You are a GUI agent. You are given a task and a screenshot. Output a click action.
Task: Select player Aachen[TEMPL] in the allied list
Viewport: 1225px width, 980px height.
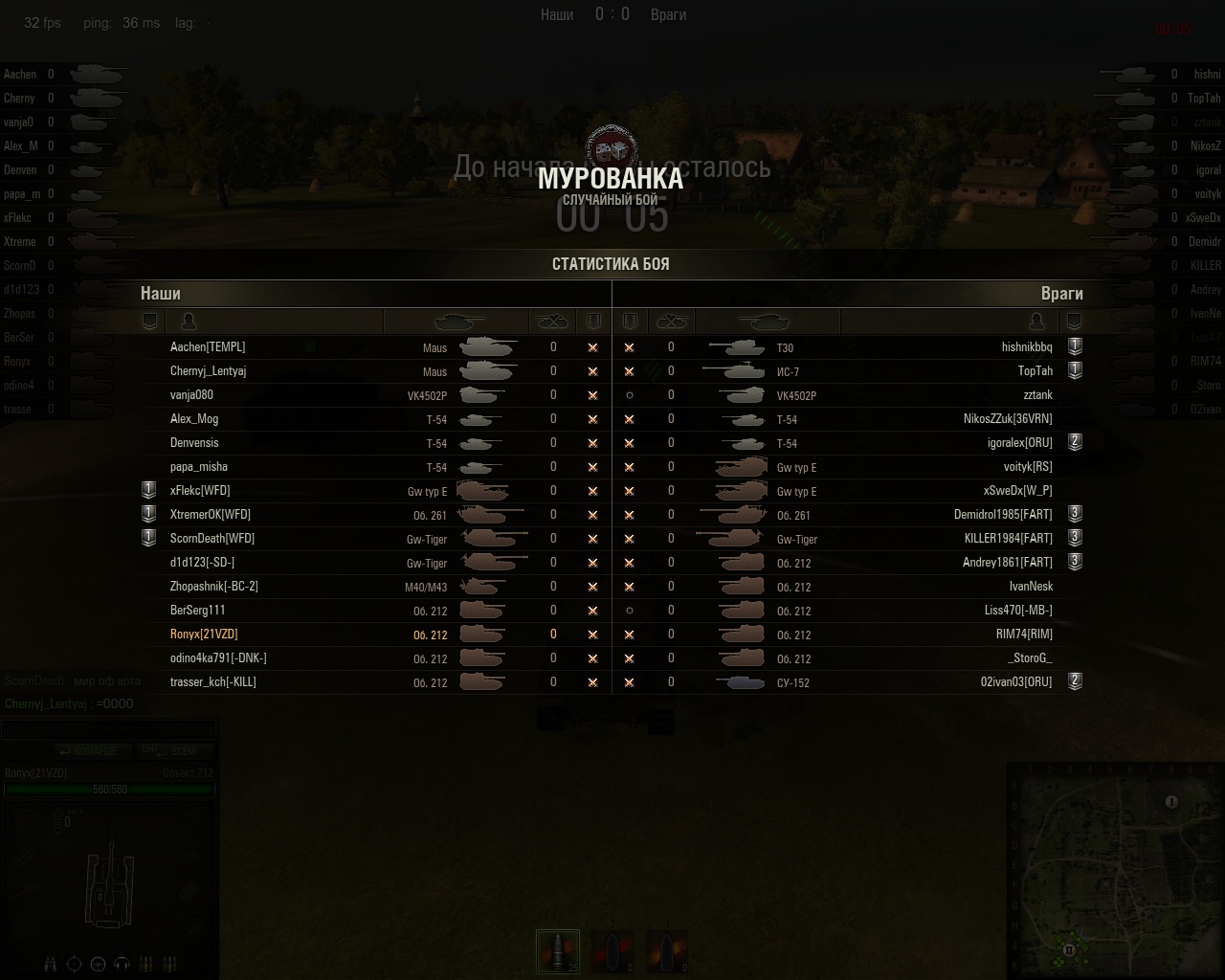(208, 347)
